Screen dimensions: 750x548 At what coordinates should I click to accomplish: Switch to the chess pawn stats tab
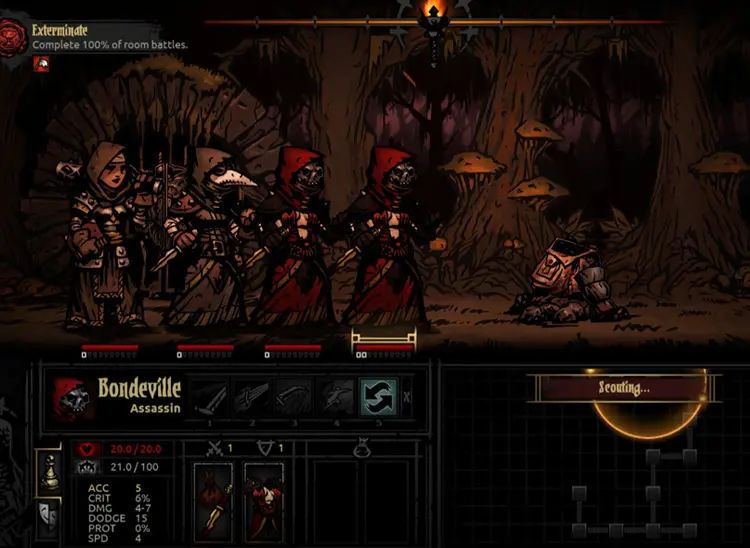coord(47,471)
